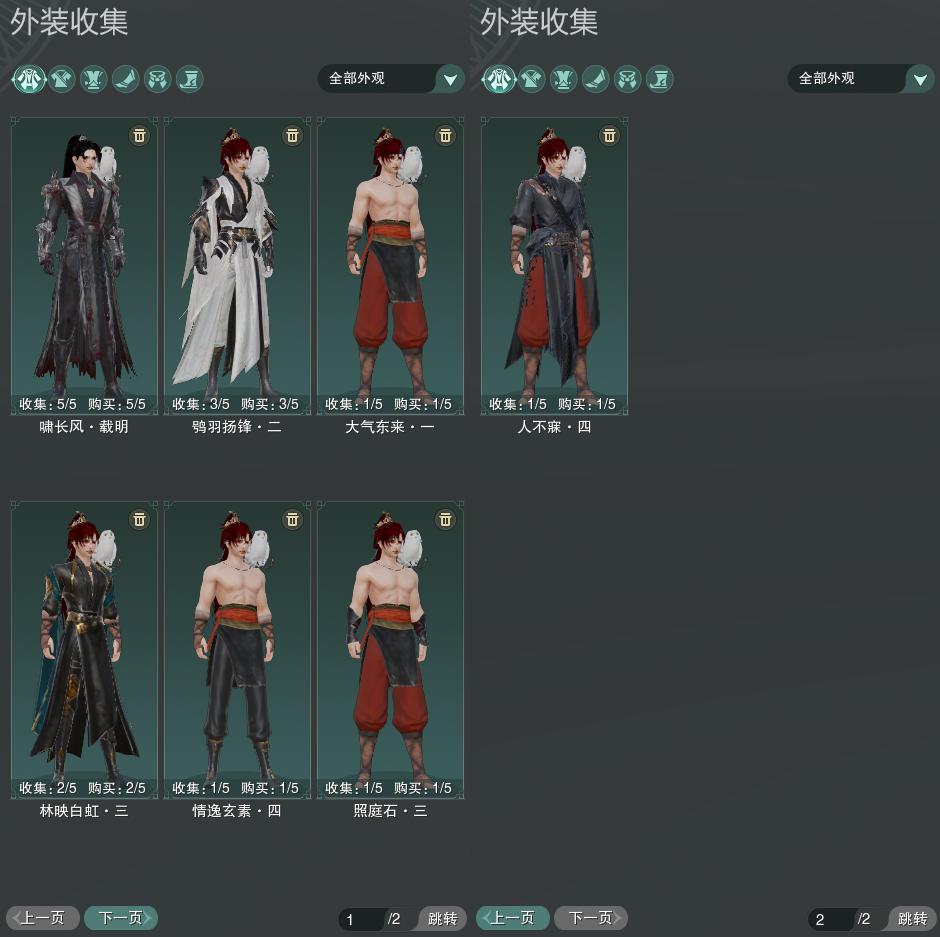Expand the 全部外观 dropdown in the 人不寐·四 panel
This screenshot has height=937, width=940.
(861, 78)
